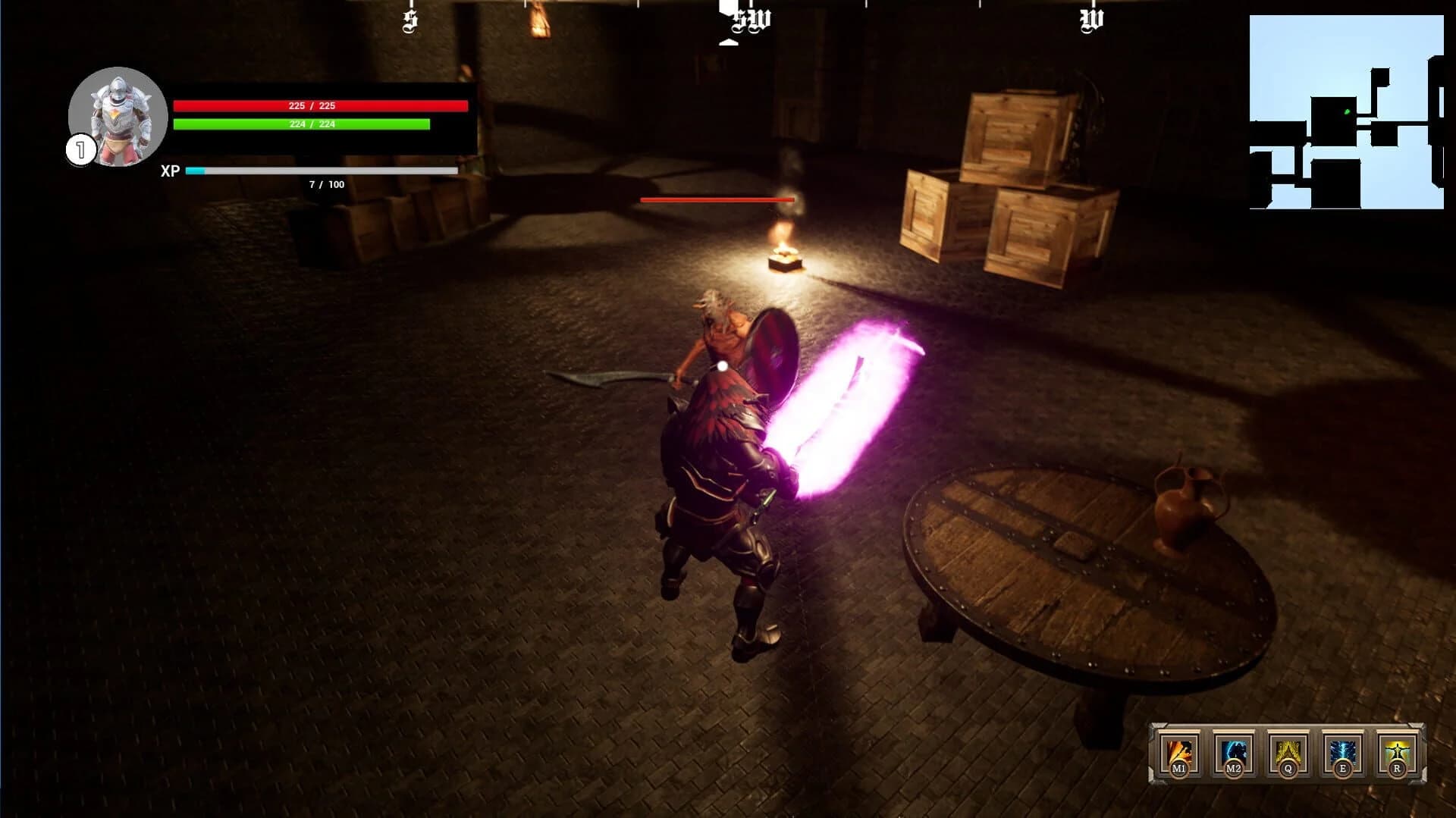Toggle the M1 ability keybind circle
This screenshot has width=1456, height=818.
point(1179,771)
